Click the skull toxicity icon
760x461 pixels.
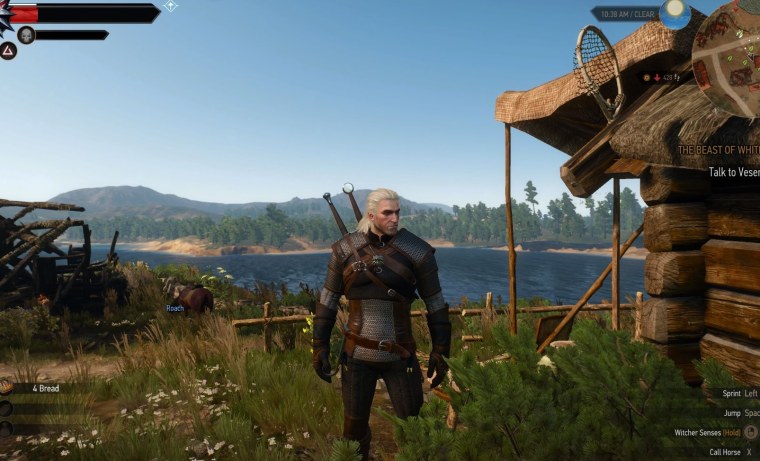(26, 35)
